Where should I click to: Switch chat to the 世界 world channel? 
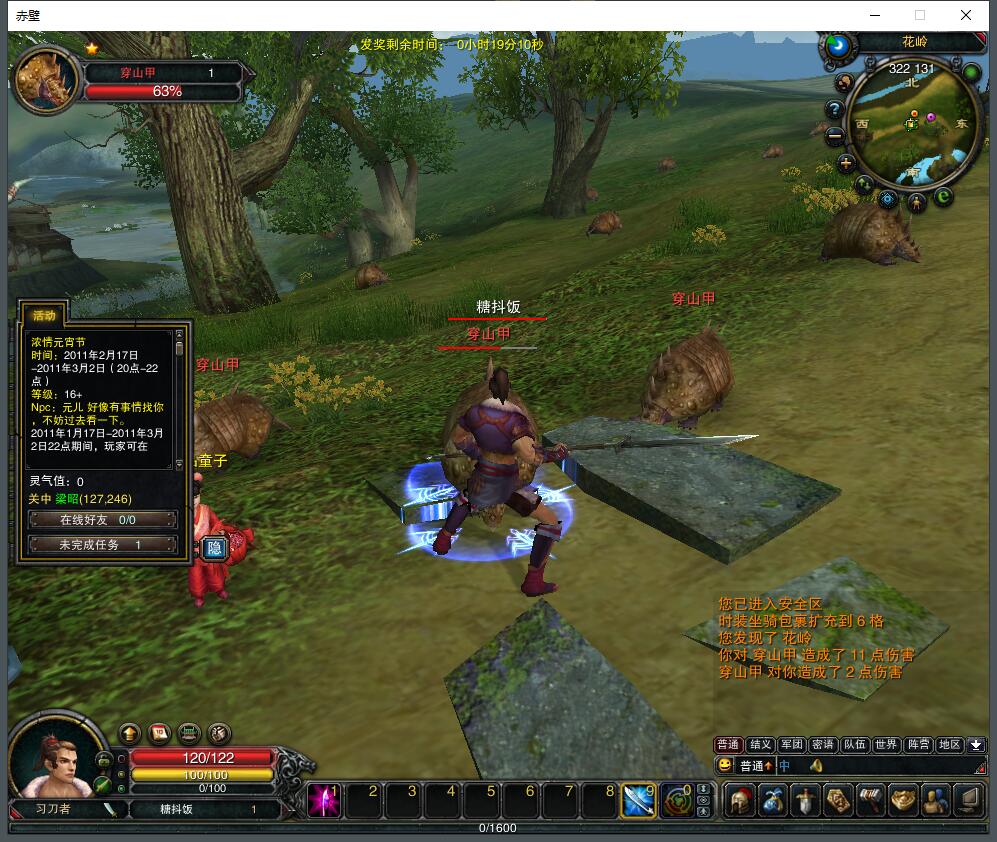click(886, 745)
